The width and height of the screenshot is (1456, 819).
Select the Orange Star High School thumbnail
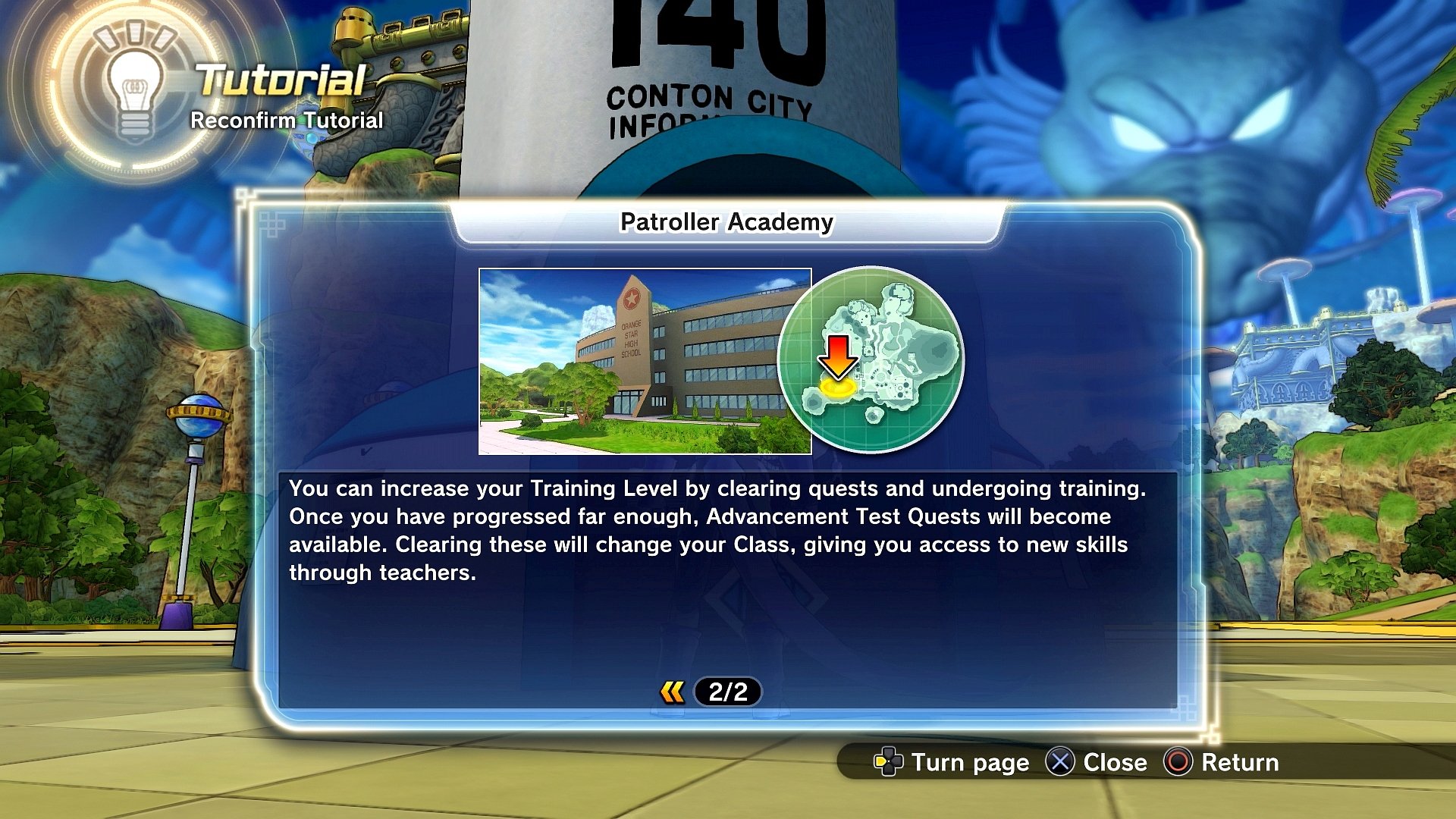[x=644, y=360]
